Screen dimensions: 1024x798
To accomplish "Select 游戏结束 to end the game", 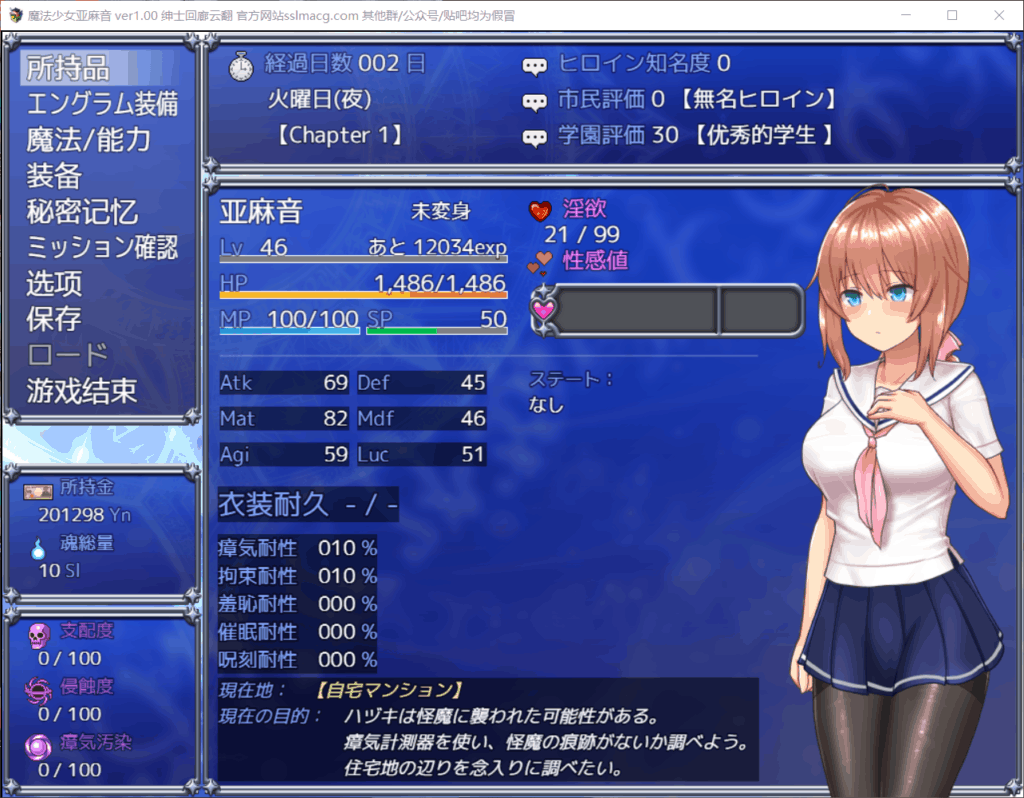I will click(82, 391).
